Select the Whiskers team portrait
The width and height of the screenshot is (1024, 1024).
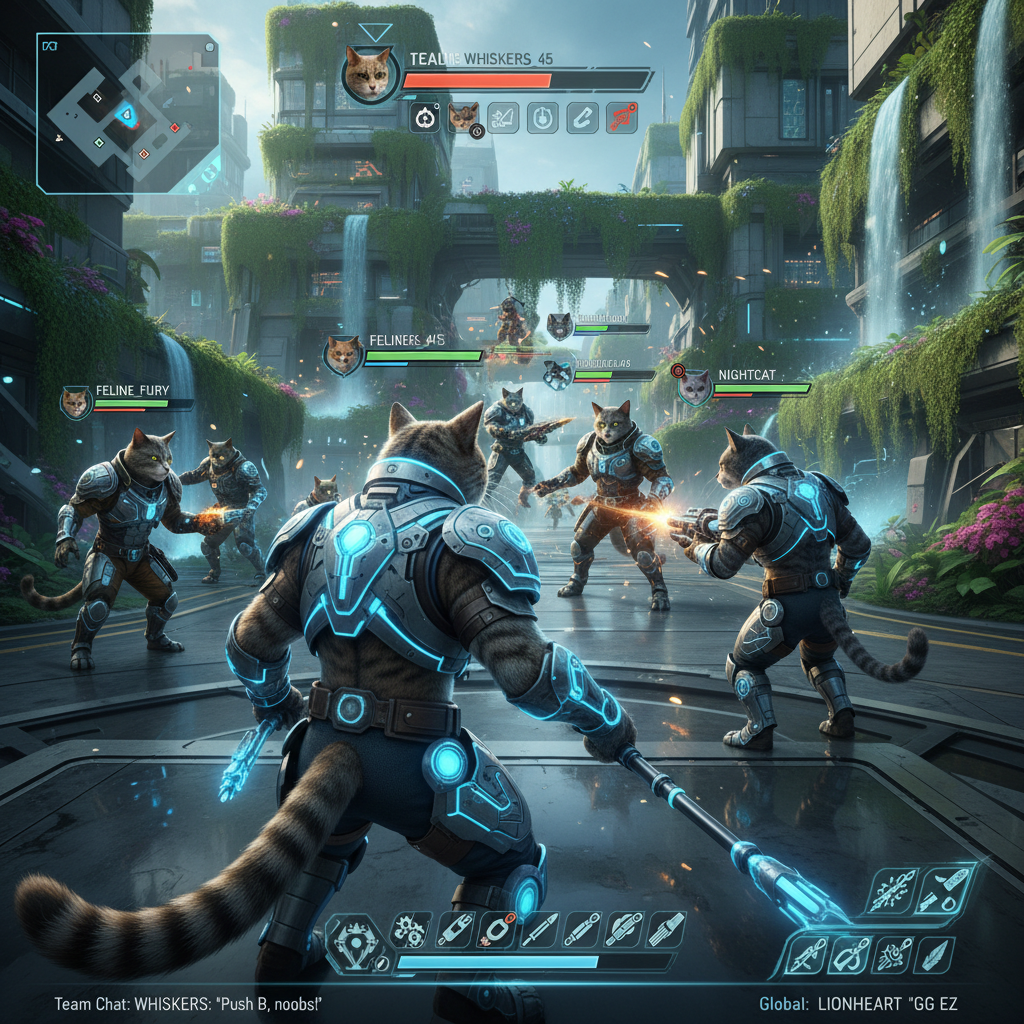click(x=368, y=73)
